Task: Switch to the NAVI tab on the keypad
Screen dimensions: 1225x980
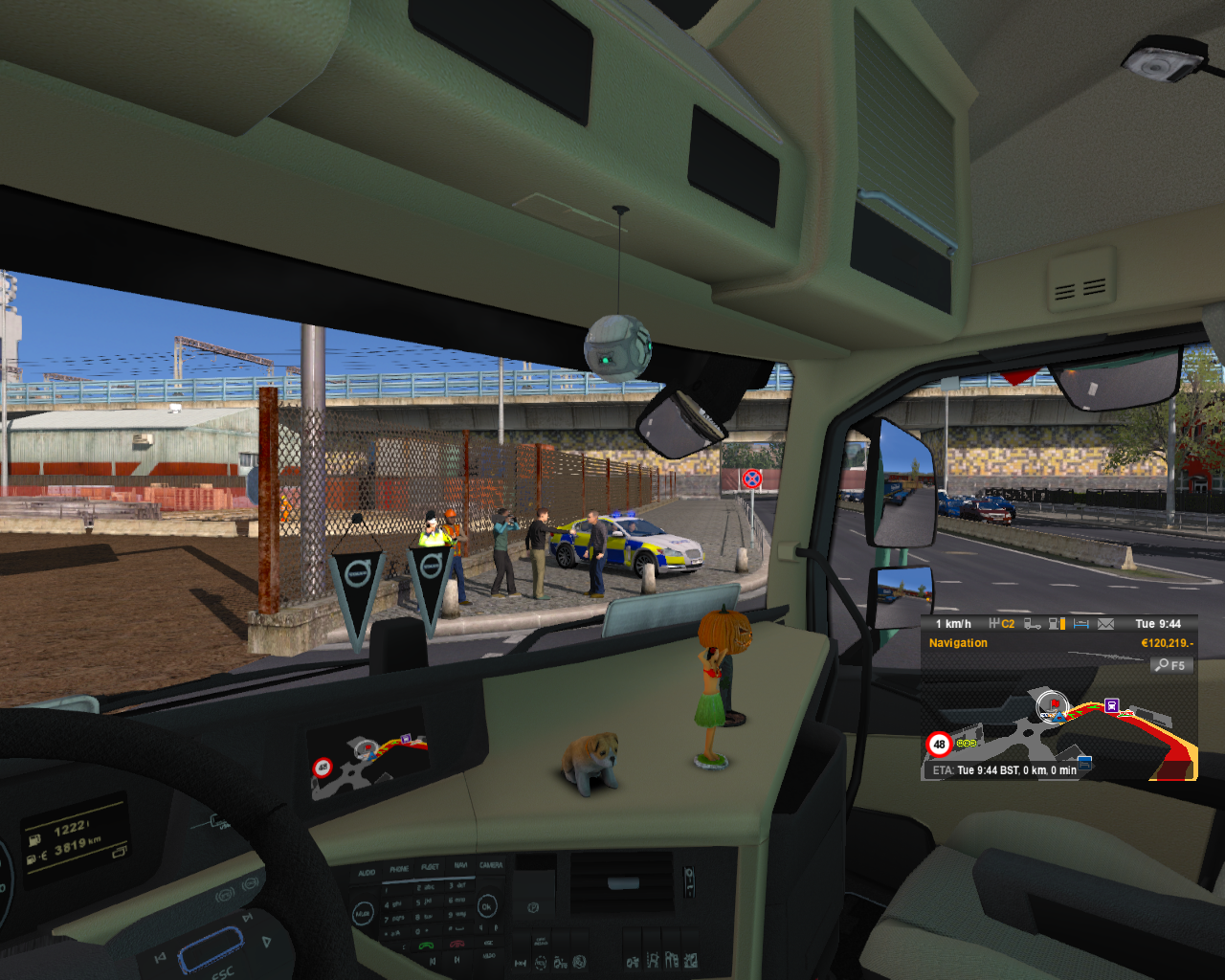Action: coord(460,865)
